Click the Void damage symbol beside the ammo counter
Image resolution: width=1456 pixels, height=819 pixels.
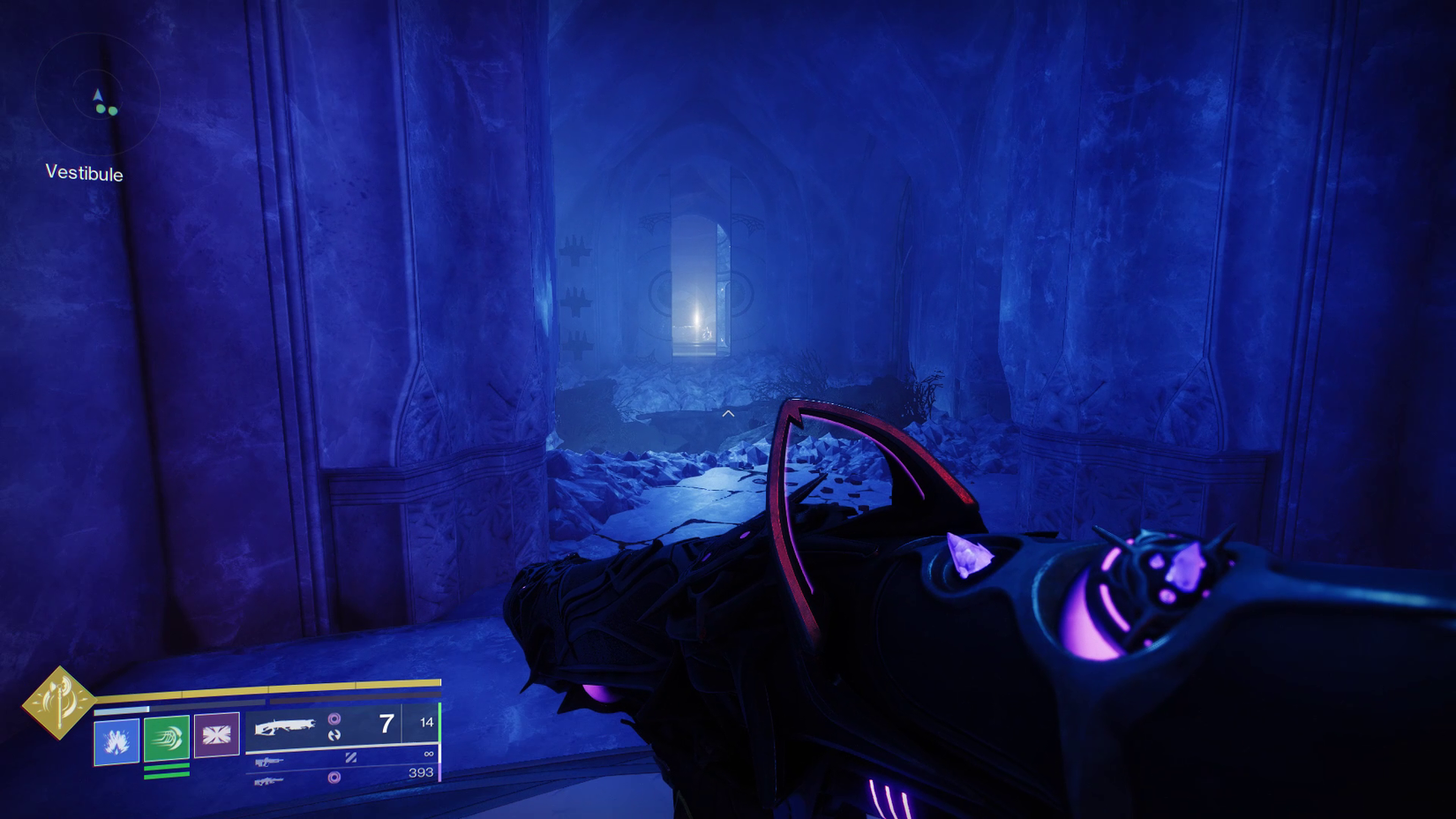pyautogui.click(x=335, y=718)
